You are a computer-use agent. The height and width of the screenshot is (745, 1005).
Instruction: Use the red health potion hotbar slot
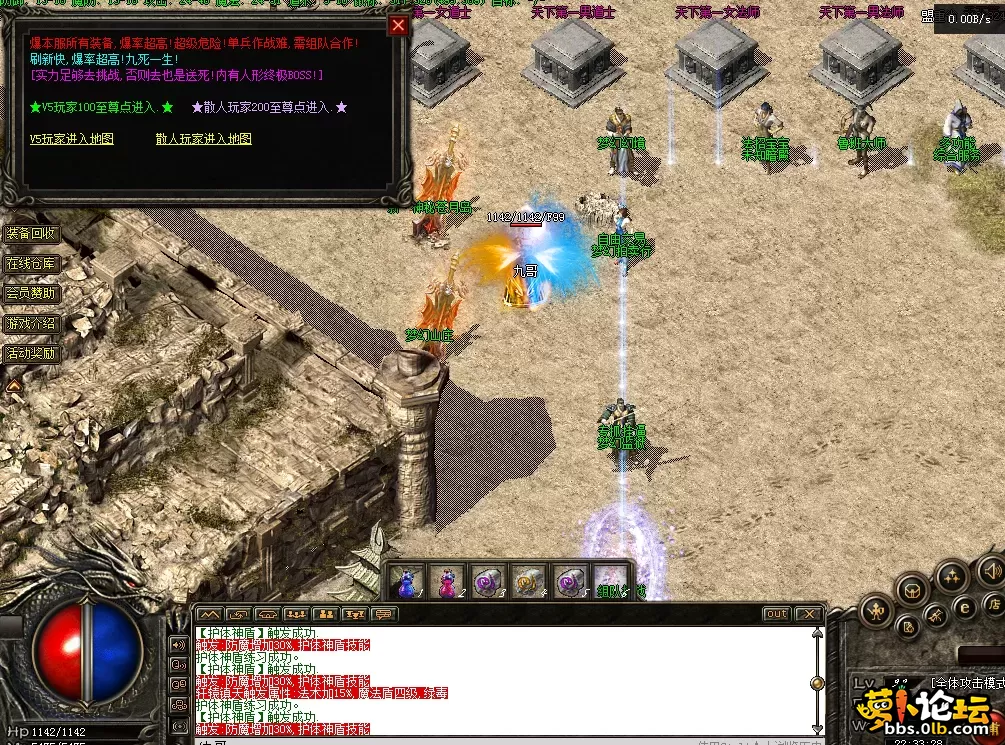[x=445, y=580]
